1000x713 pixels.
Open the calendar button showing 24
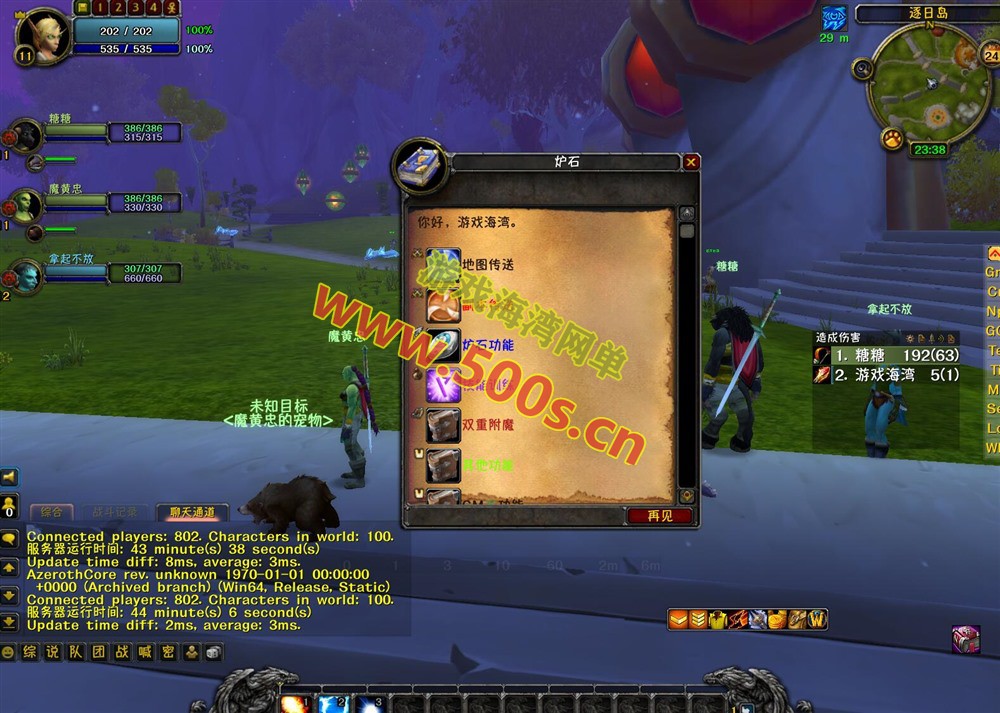(964, 56)
